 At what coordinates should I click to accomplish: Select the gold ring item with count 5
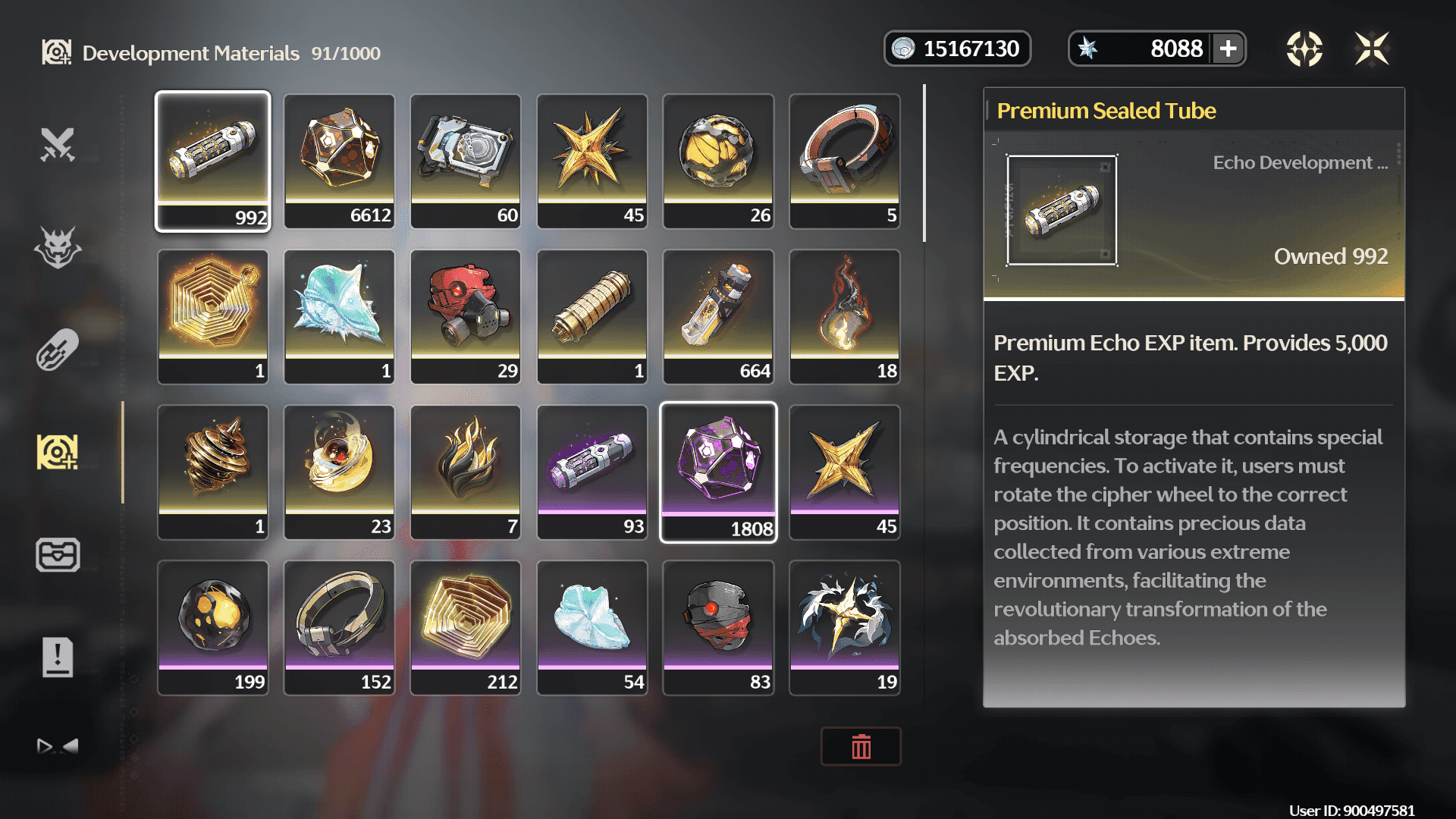(845, 161)
